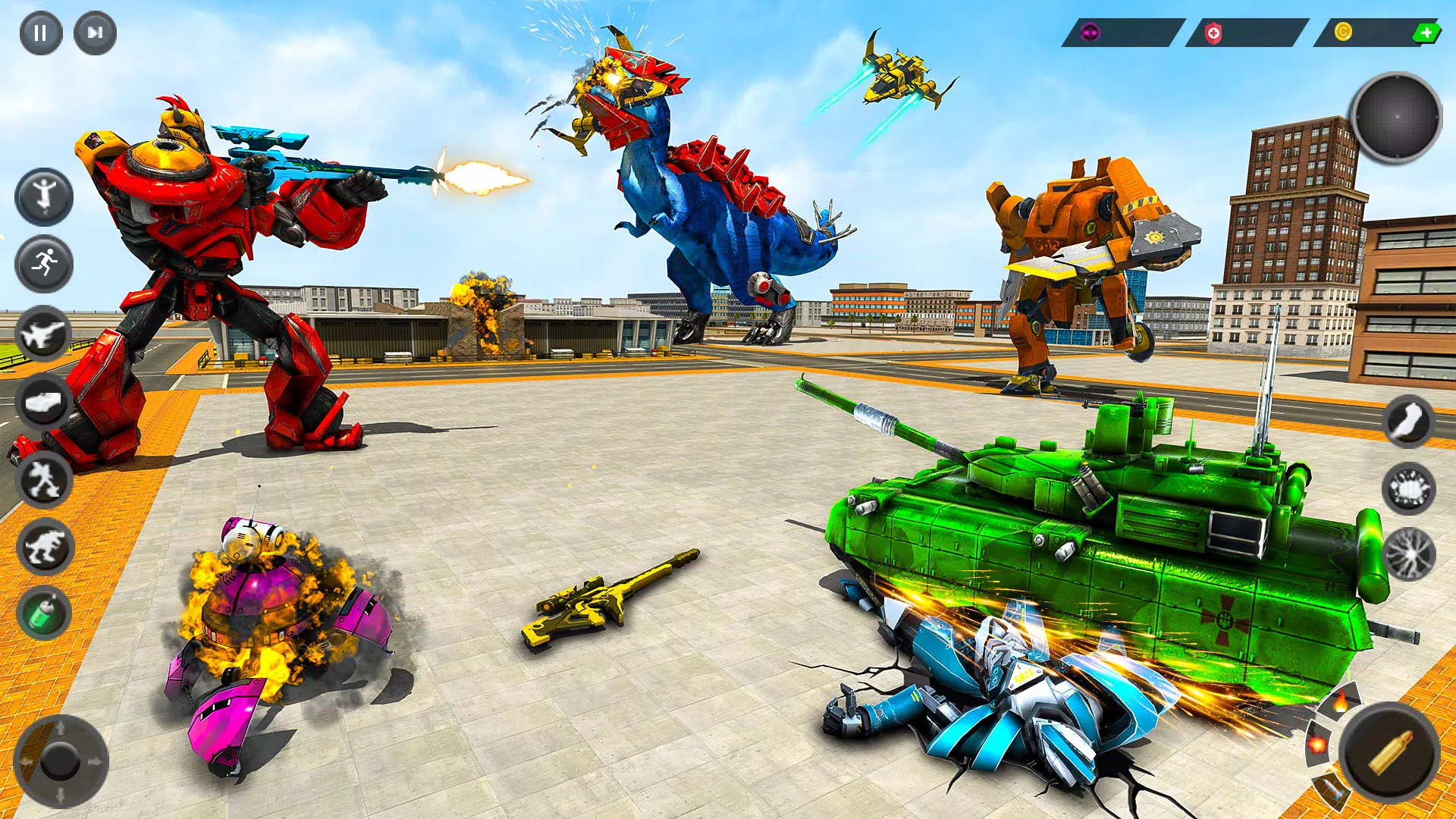Image resolution: width=1456 pixels, height=819 pixels.
Task: Select the flame ammo type
Action: (x=1341, y=702)
